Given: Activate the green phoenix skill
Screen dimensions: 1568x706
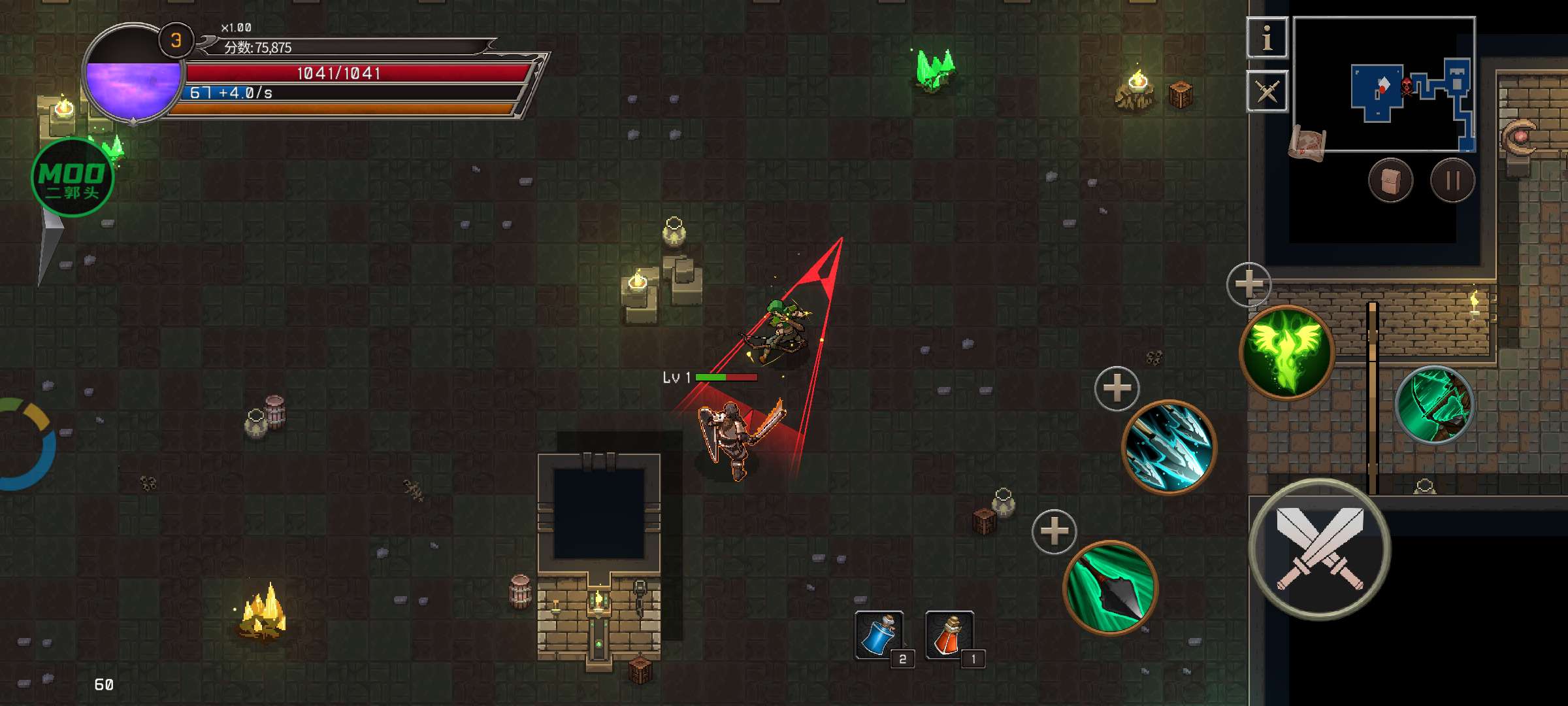Looking at the screenshot, I should pos(1286,352).
